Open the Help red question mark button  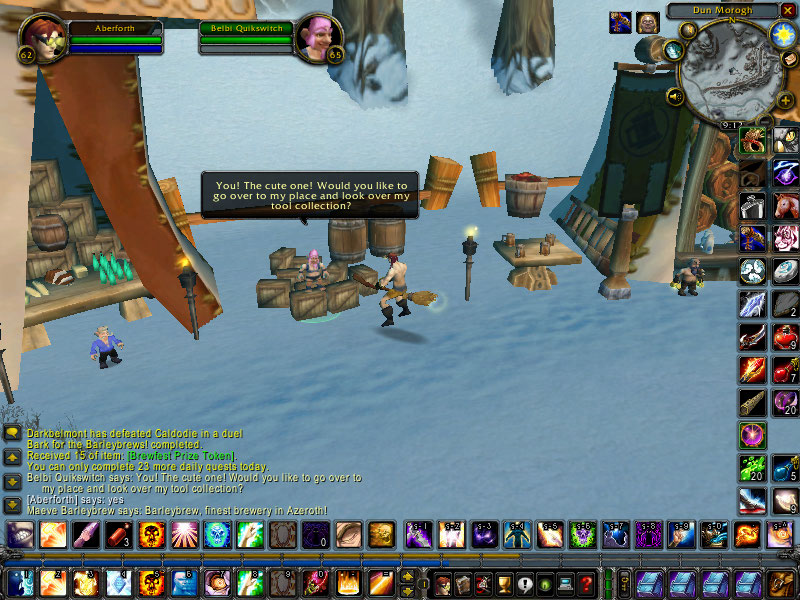point(588,583)
